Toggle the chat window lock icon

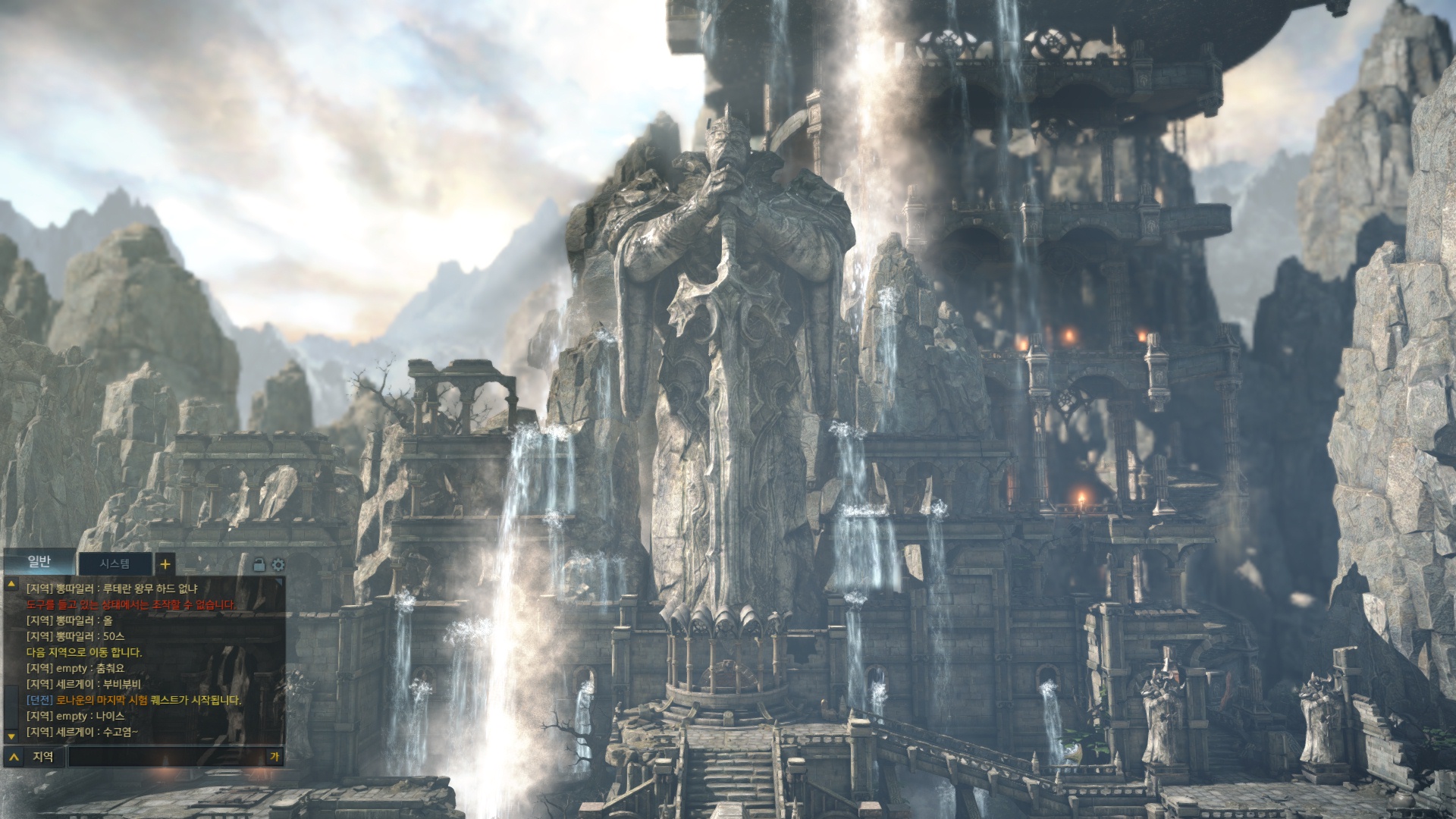[259, 565]
